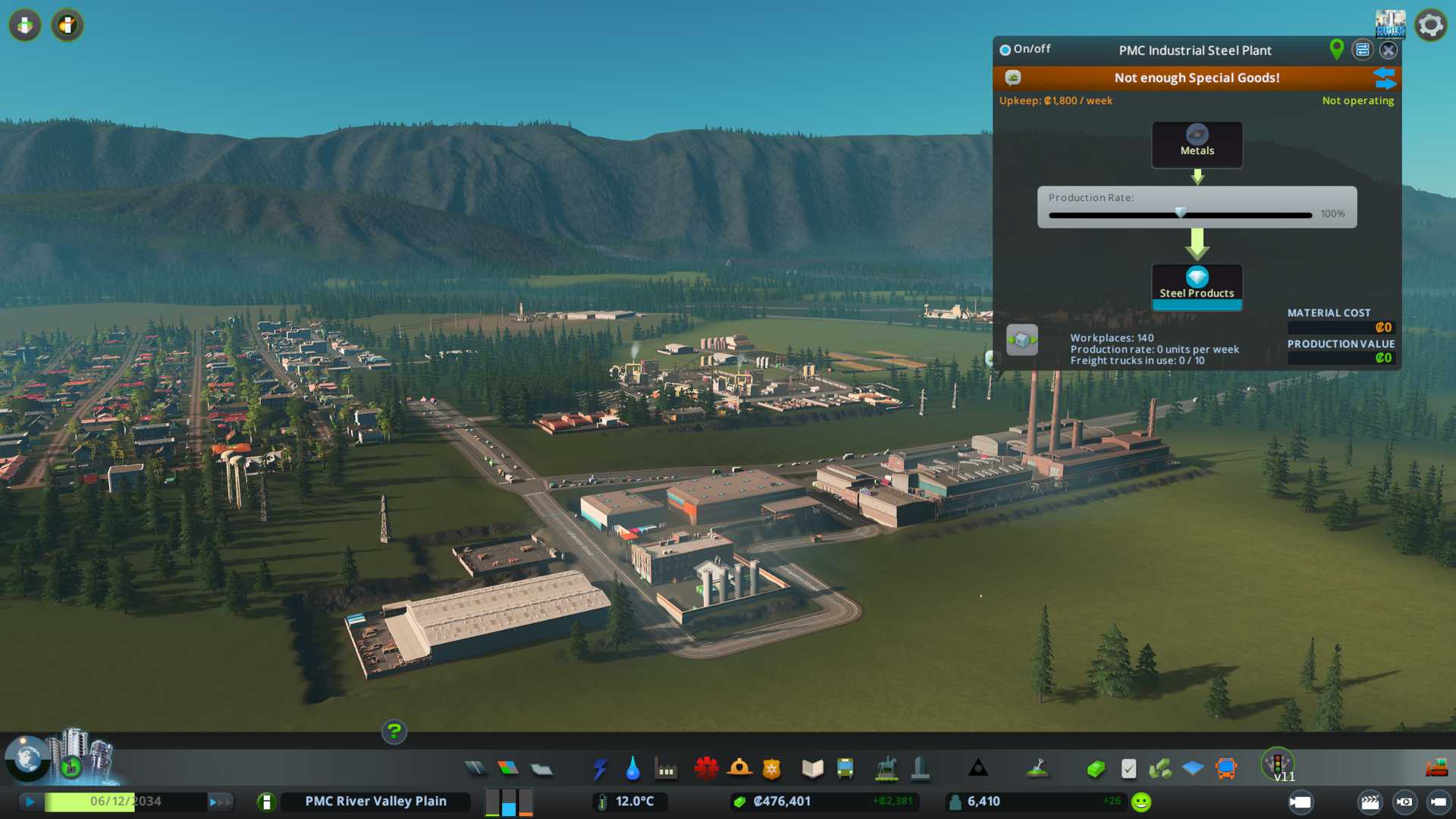Change the game speed arrows

[219, 802]
